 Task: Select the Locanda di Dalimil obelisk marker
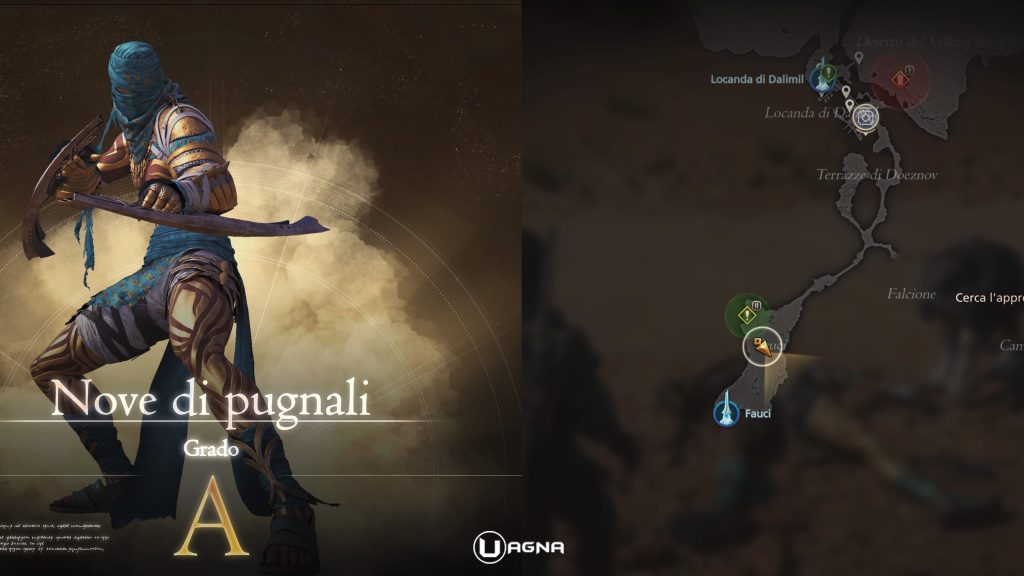click(x=826, y=78)
